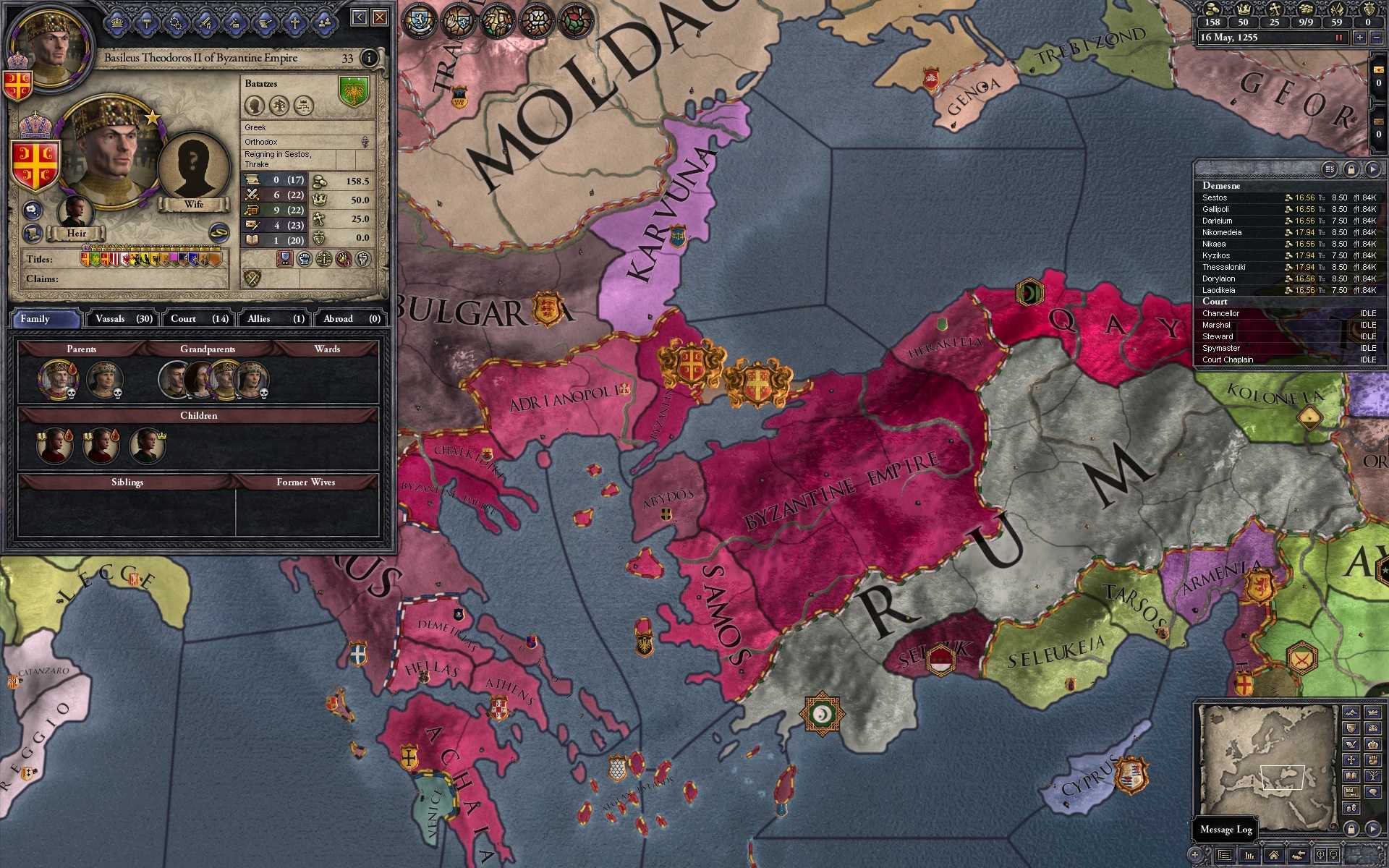Select the Abroad tab

point(351,318)
